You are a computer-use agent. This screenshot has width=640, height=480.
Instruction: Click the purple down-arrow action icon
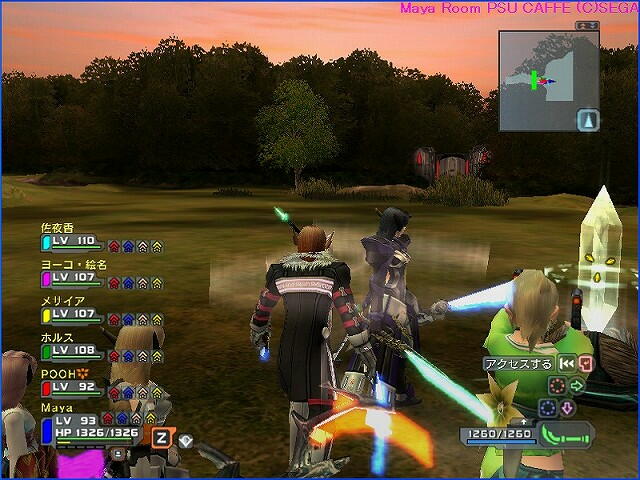[566, 408]
